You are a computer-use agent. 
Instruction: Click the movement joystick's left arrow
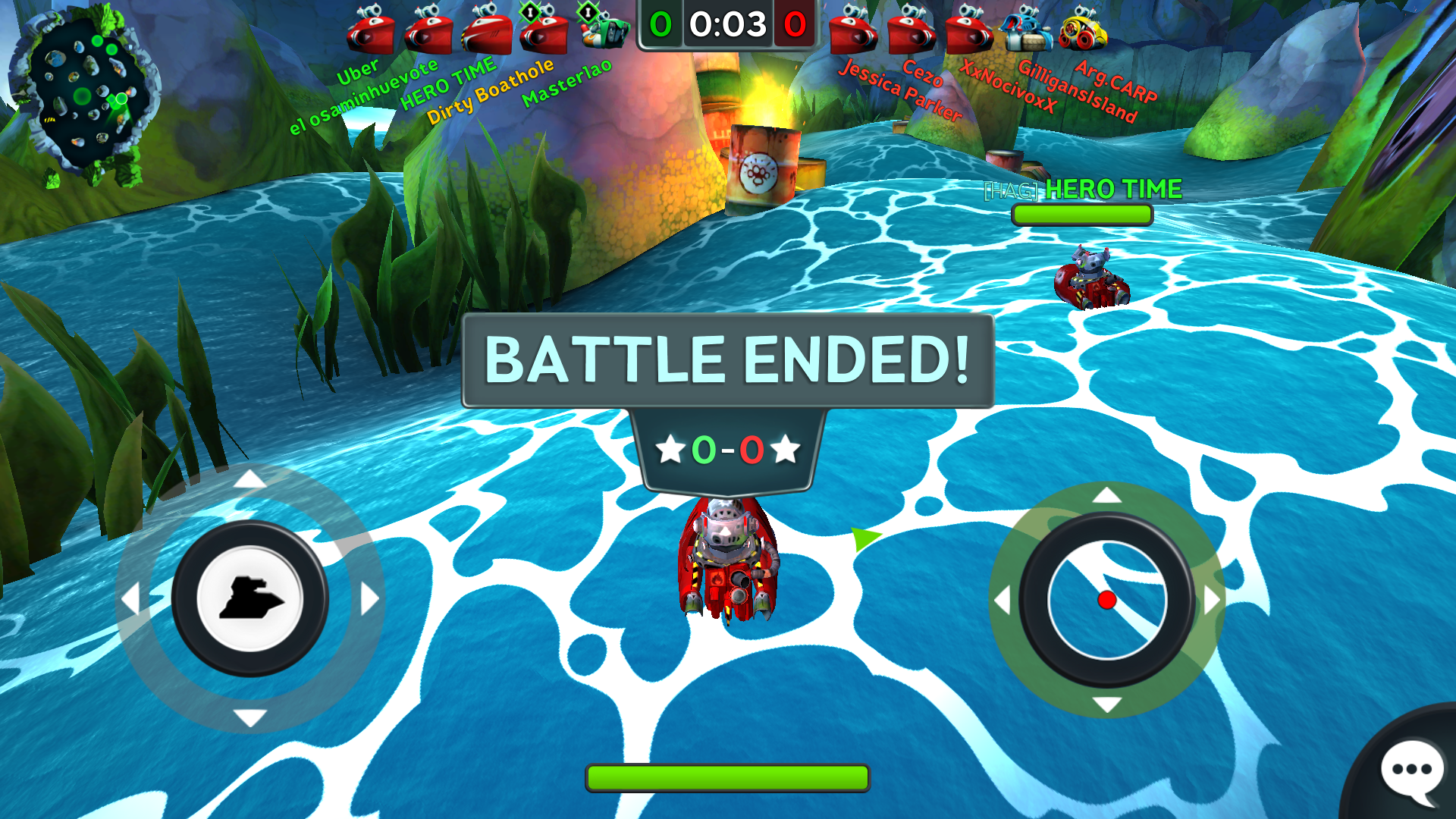pyautogui.click(x=130, y=599)
